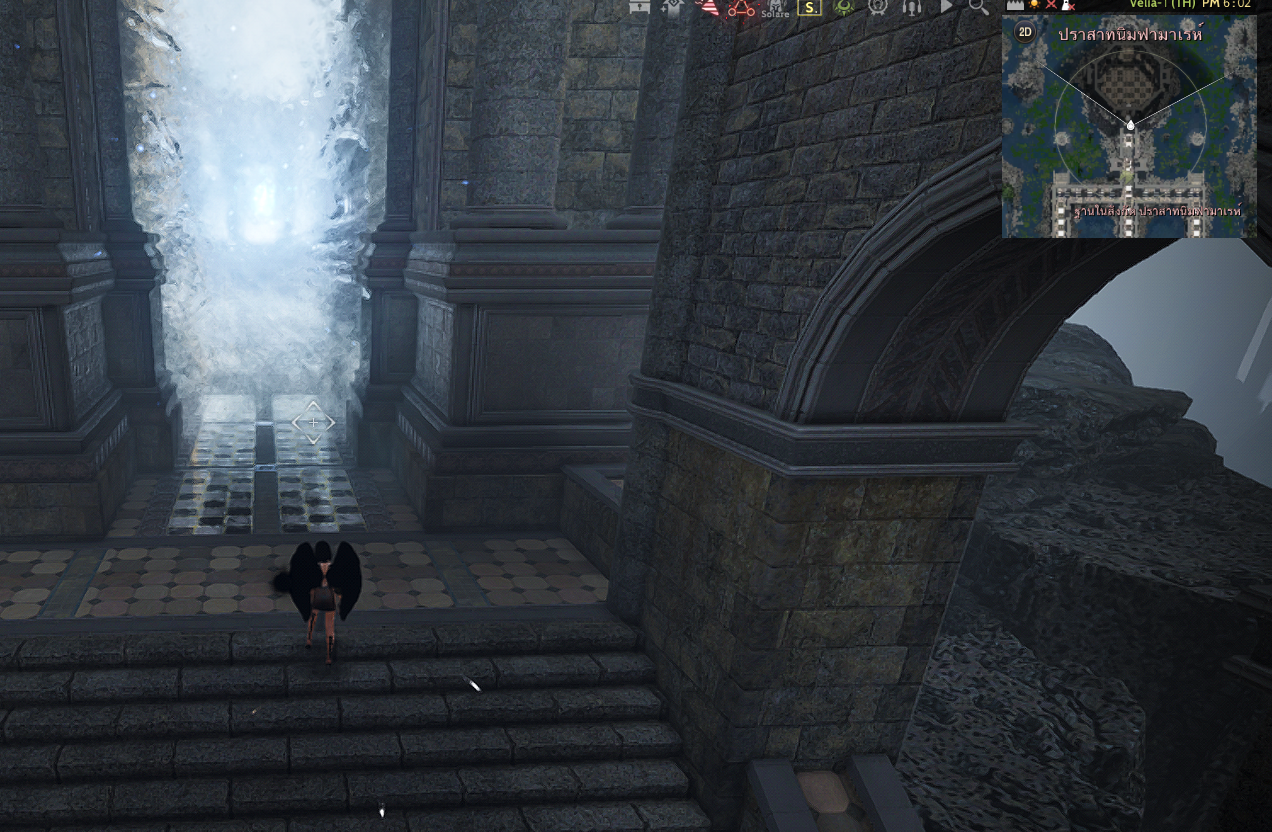This screenshot has height=832, width=1272.
Task: Open the magnifying glass search icon
Action: tap(979, 7)
